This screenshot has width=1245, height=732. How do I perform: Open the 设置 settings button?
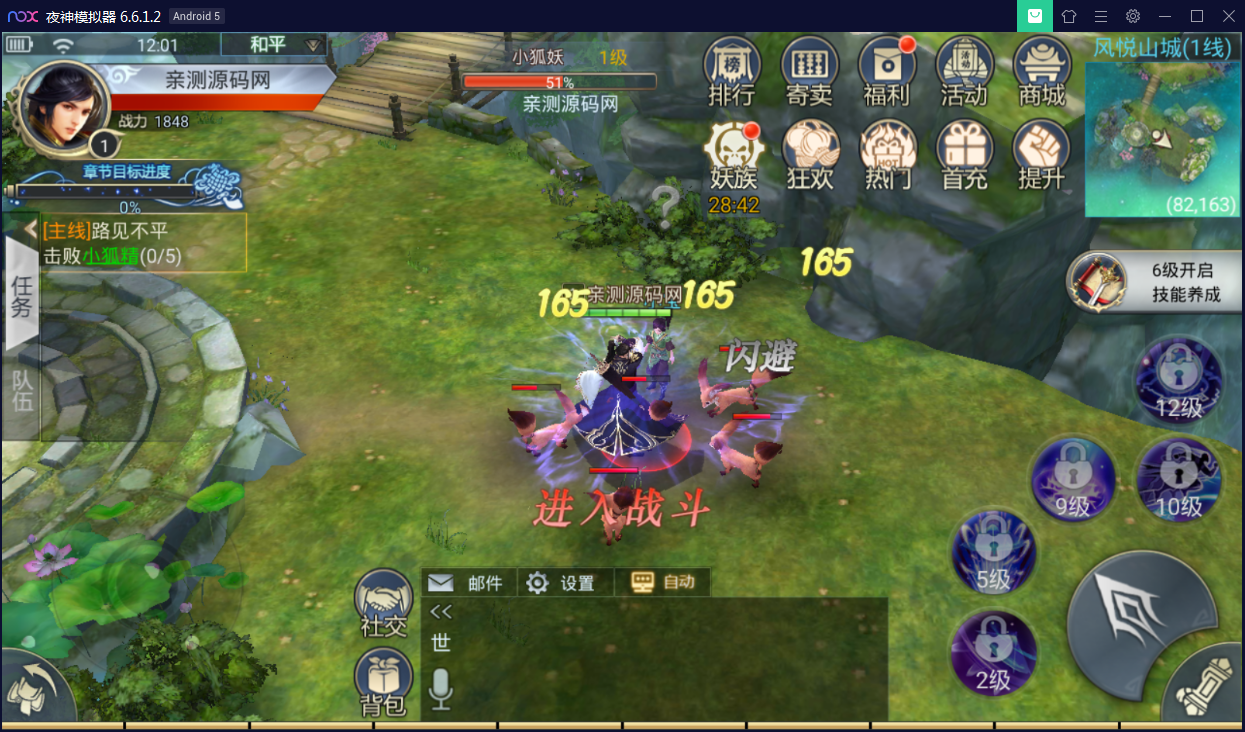[x=562, y=583]
